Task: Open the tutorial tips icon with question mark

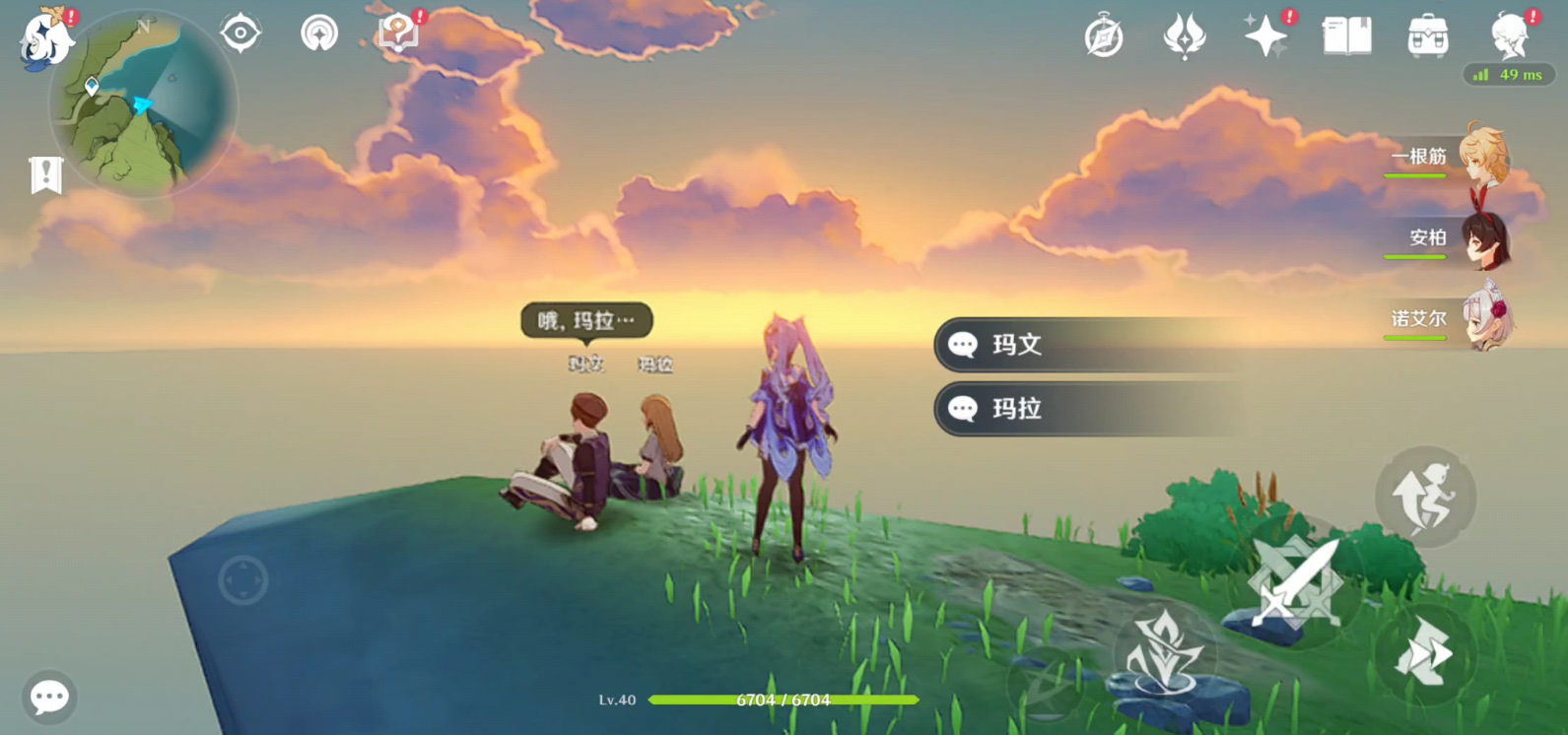Action: tap(398, 33)
